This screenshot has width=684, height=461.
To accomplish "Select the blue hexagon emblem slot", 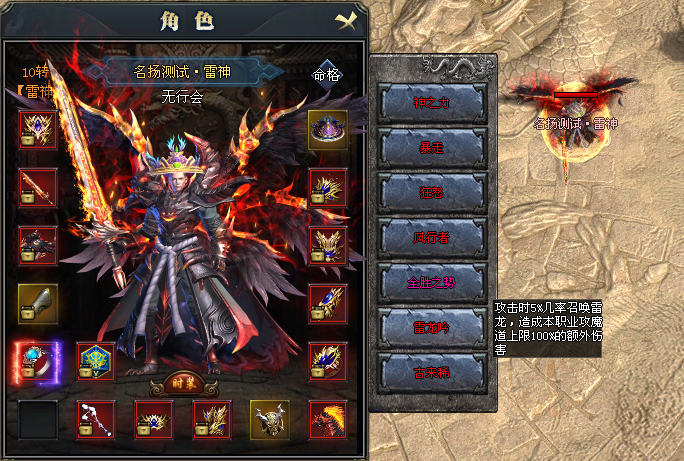I will tap(96, 361).
